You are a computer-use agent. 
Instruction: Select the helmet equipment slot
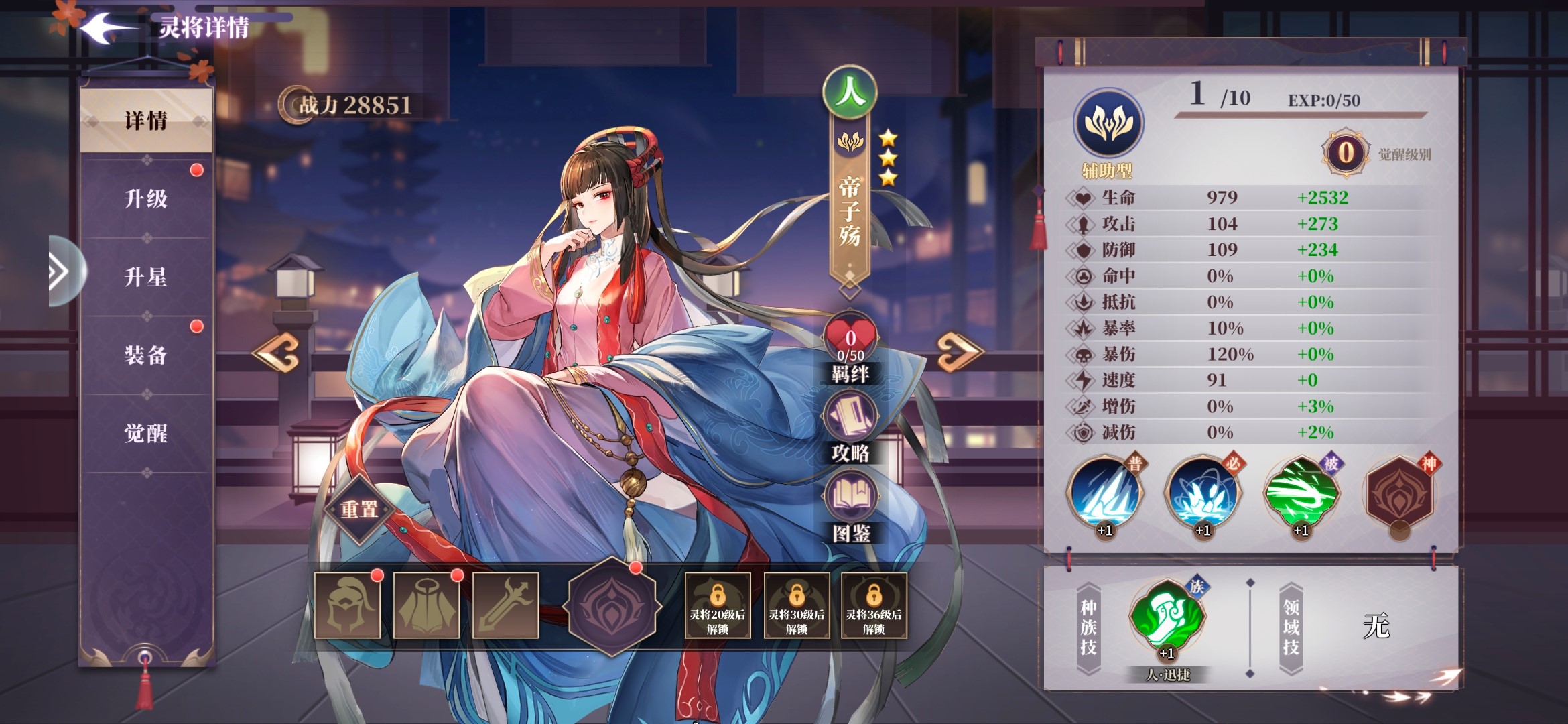pyautogui.click(x=347, y=605)
